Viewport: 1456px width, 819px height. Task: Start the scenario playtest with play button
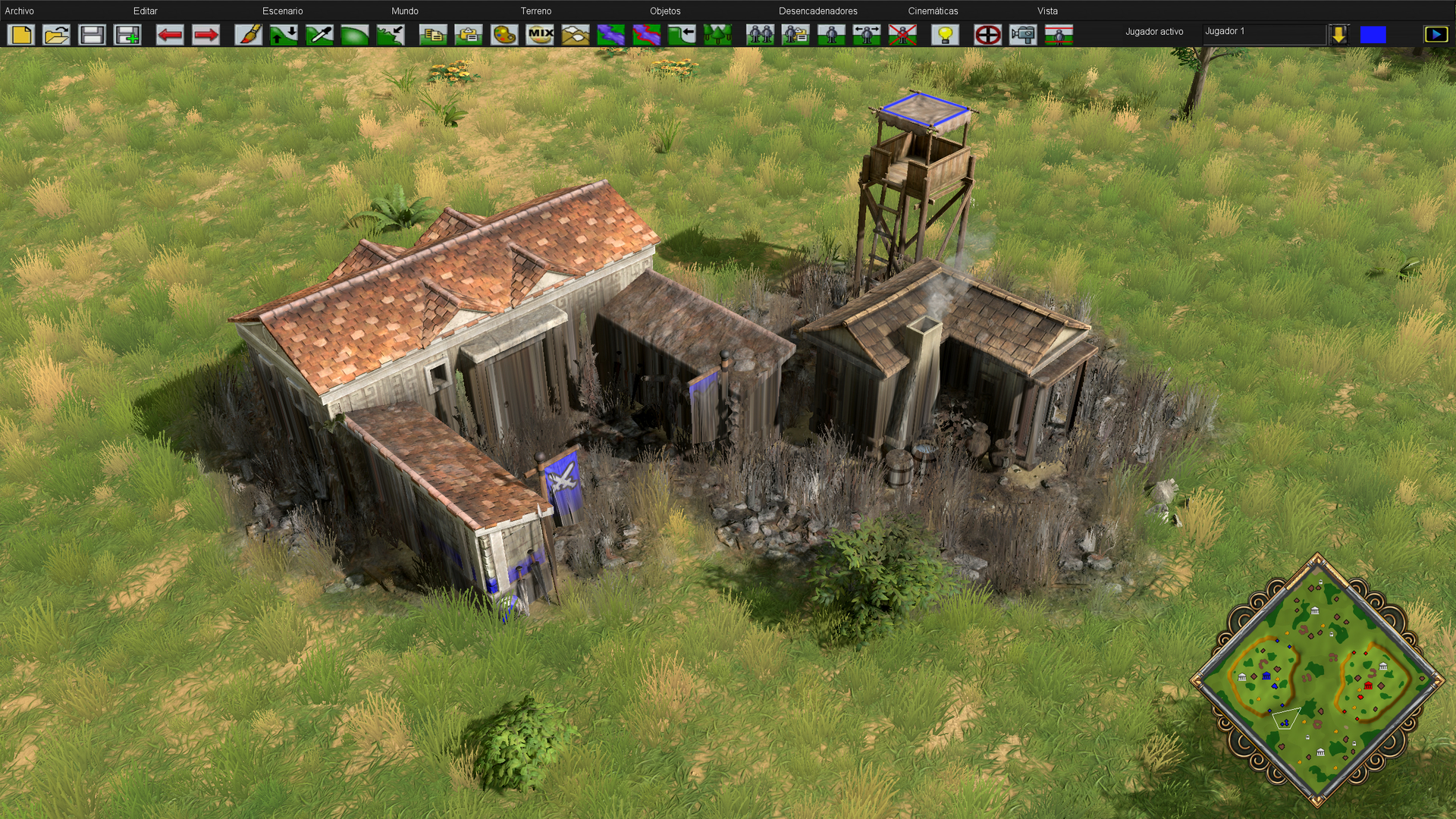1436,35
